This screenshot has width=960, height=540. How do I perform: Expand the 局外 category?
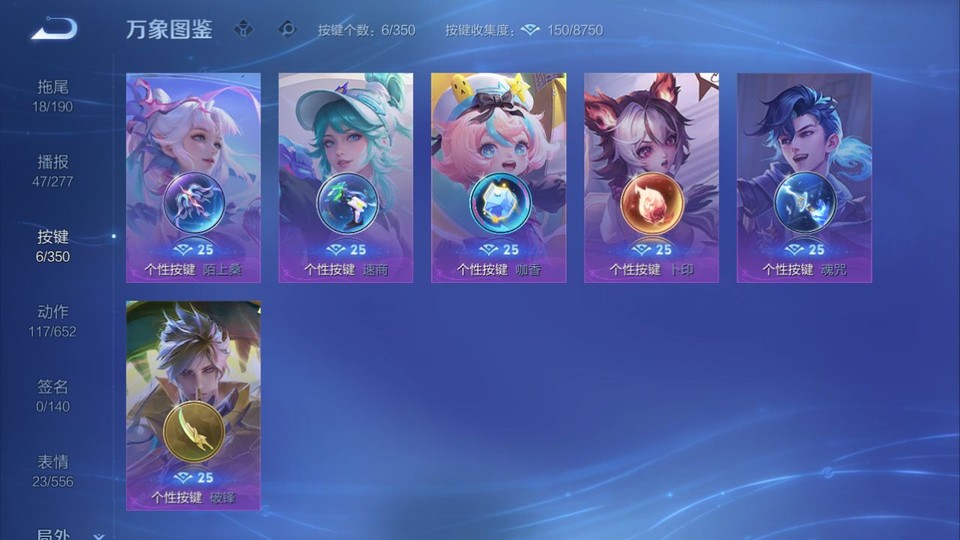(x=66, y=534)
